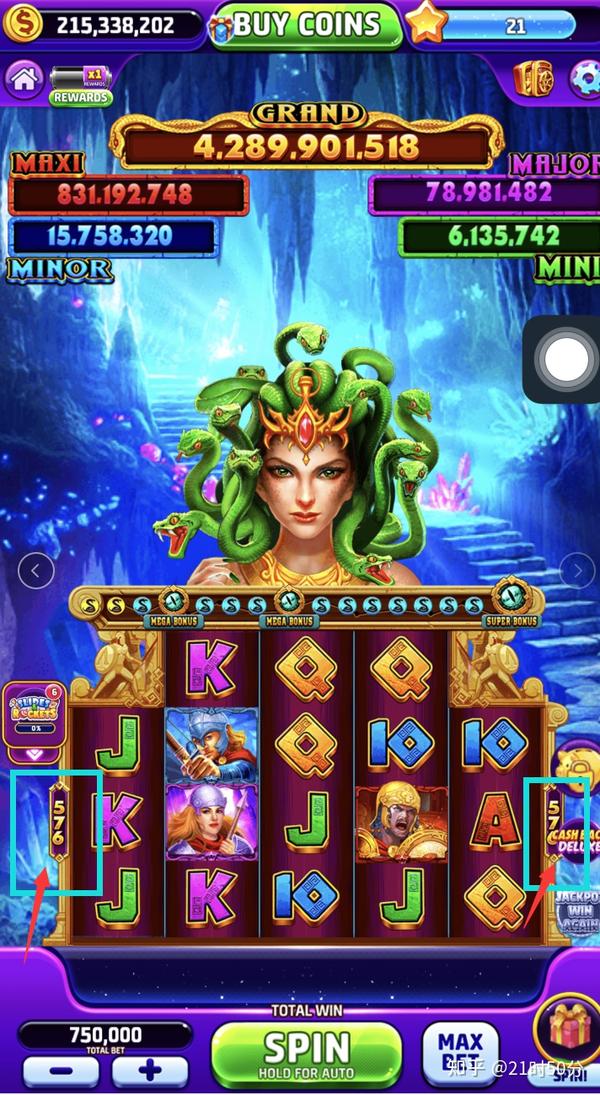Claim the x1 Rewards battery

pyautogui.click(x=81, y=84)
